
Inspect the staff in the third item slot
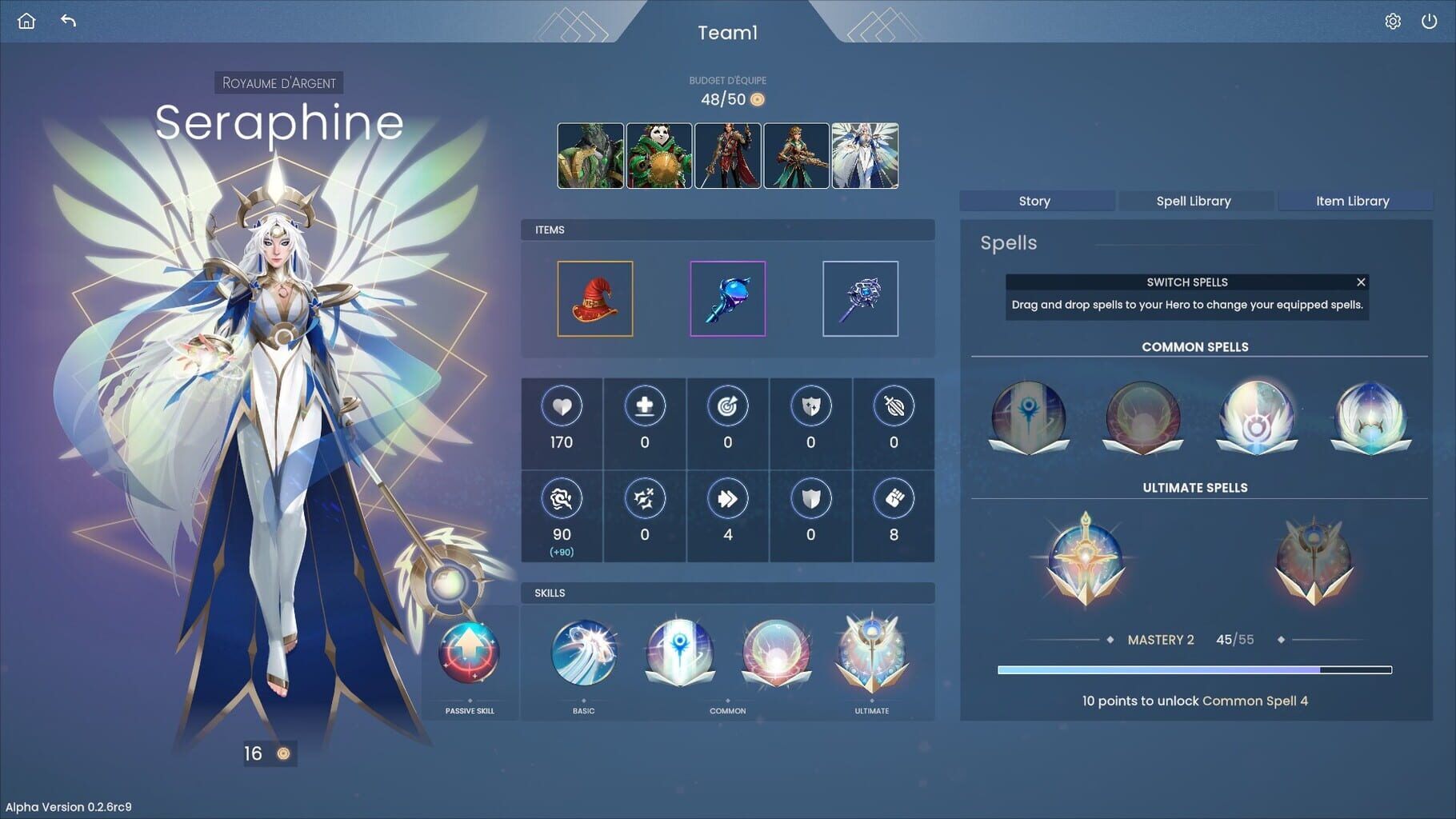pyautogui.click(x=861, y=299)
